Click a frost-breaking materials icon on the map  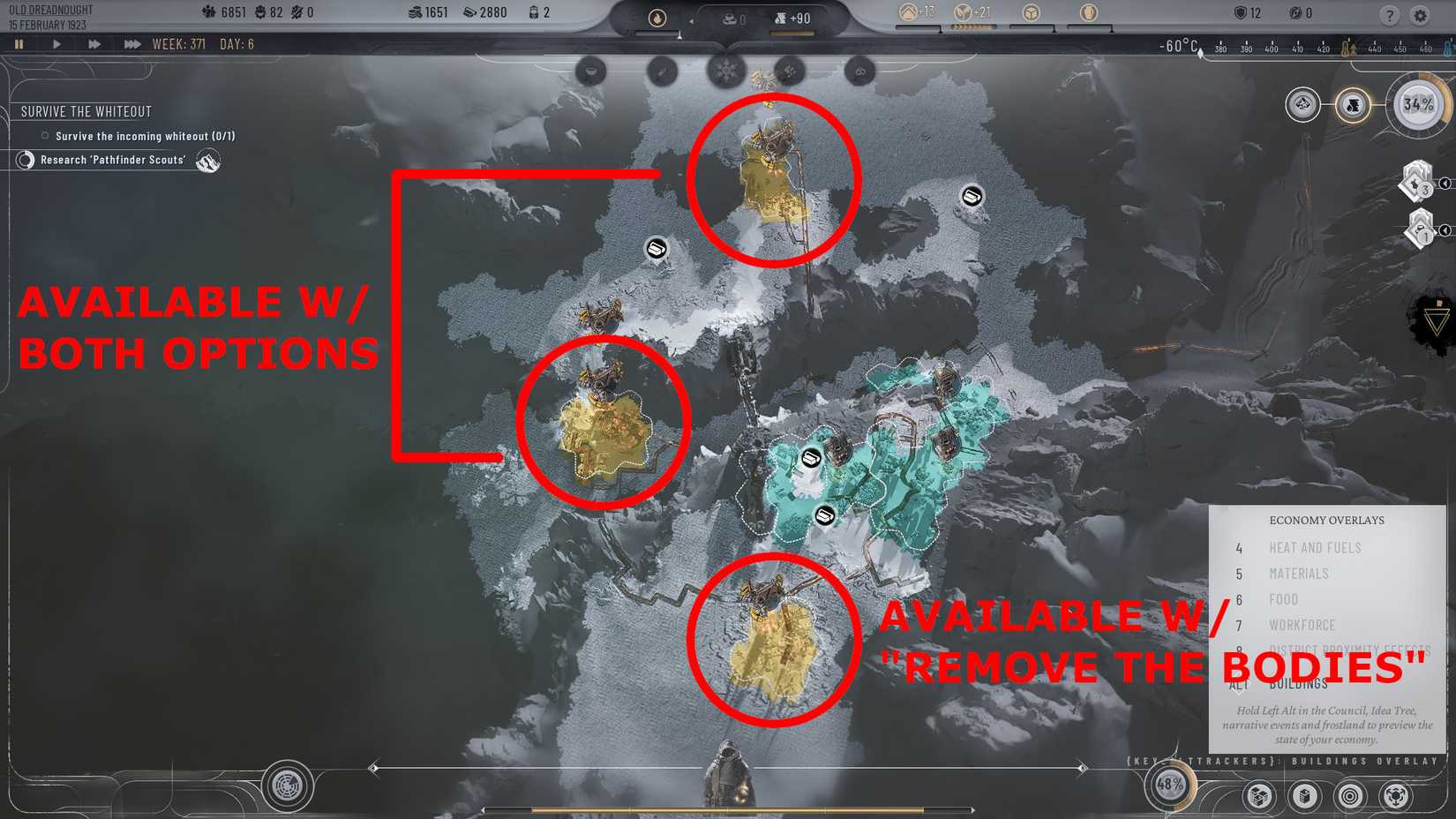[657, 250]
